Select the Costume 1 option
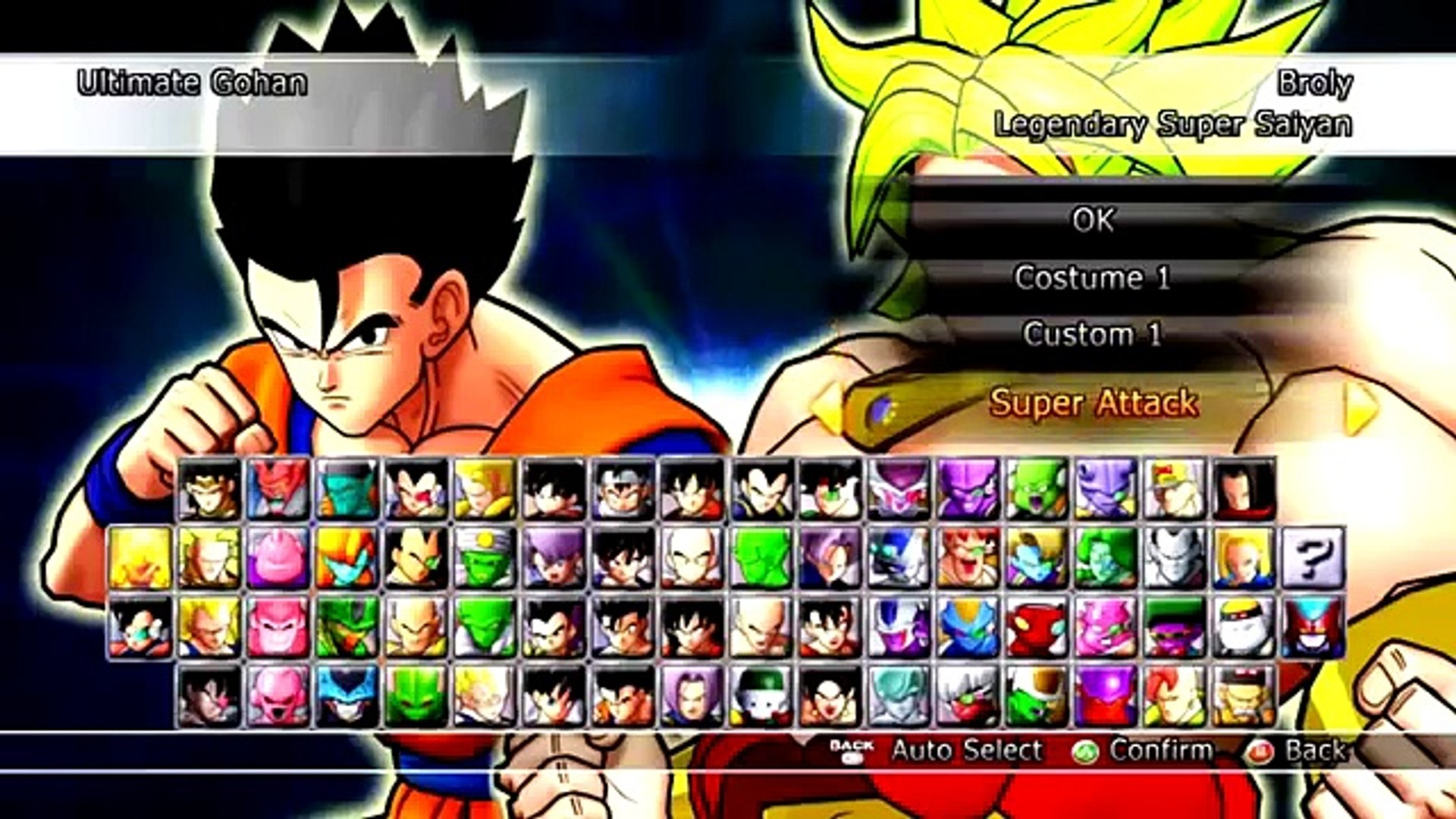This screenshot has height=819, width=1456. click(1092, 278)
